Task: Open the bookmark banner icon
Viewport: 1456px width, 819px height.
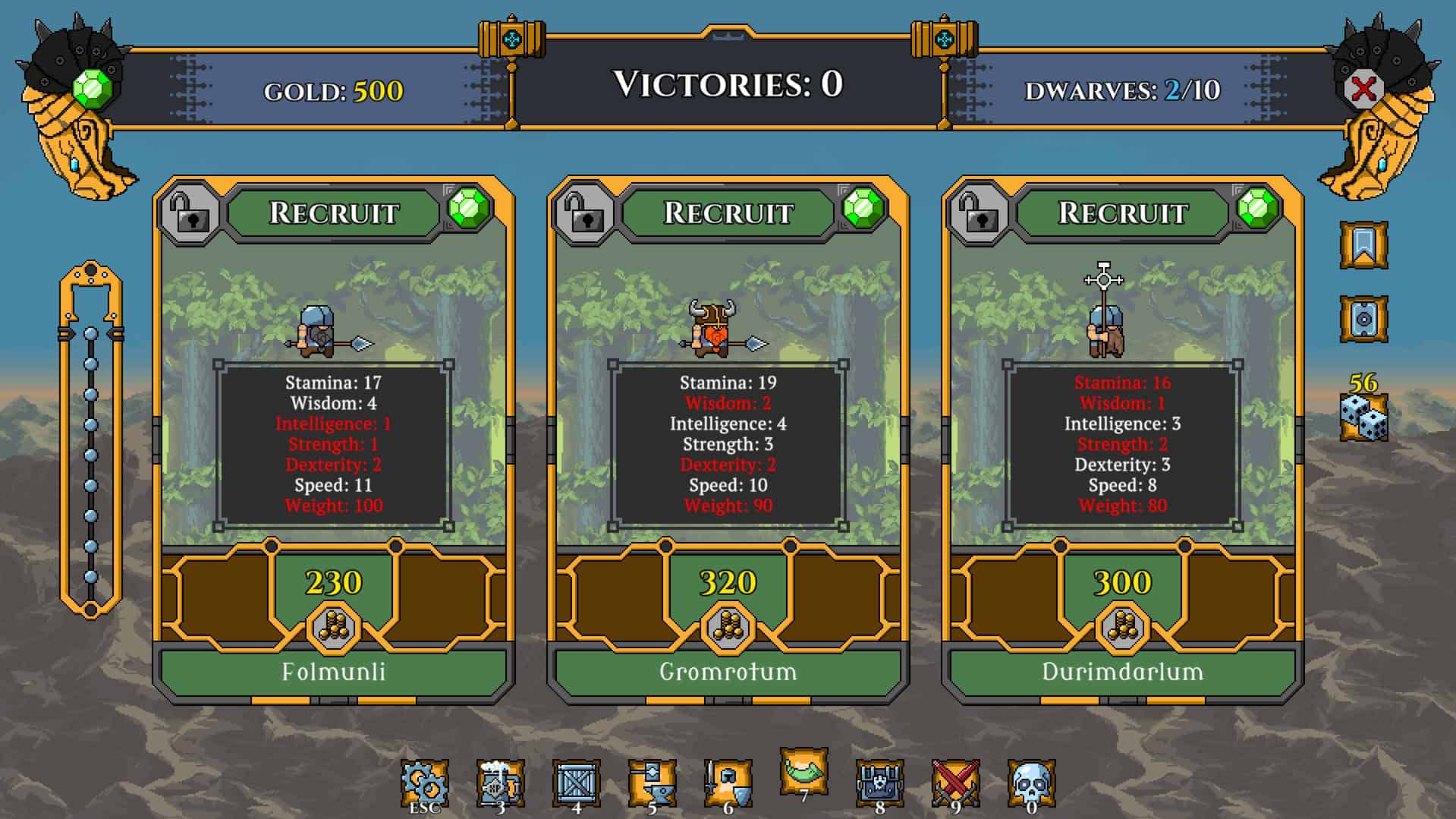Action: pyautogui.click(x=1363, y=245)
